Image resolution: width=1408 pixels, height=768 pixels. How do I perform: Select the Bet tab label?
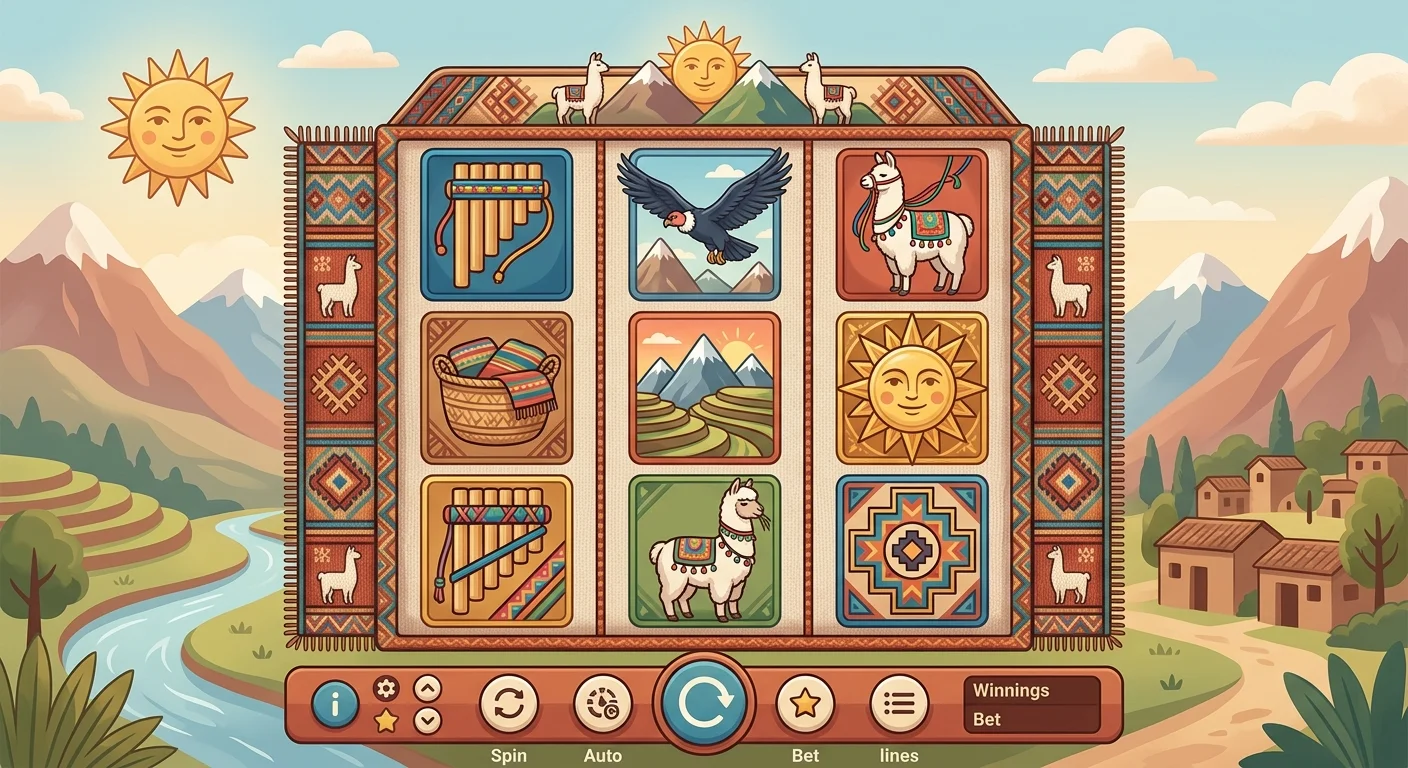point(805,756)
